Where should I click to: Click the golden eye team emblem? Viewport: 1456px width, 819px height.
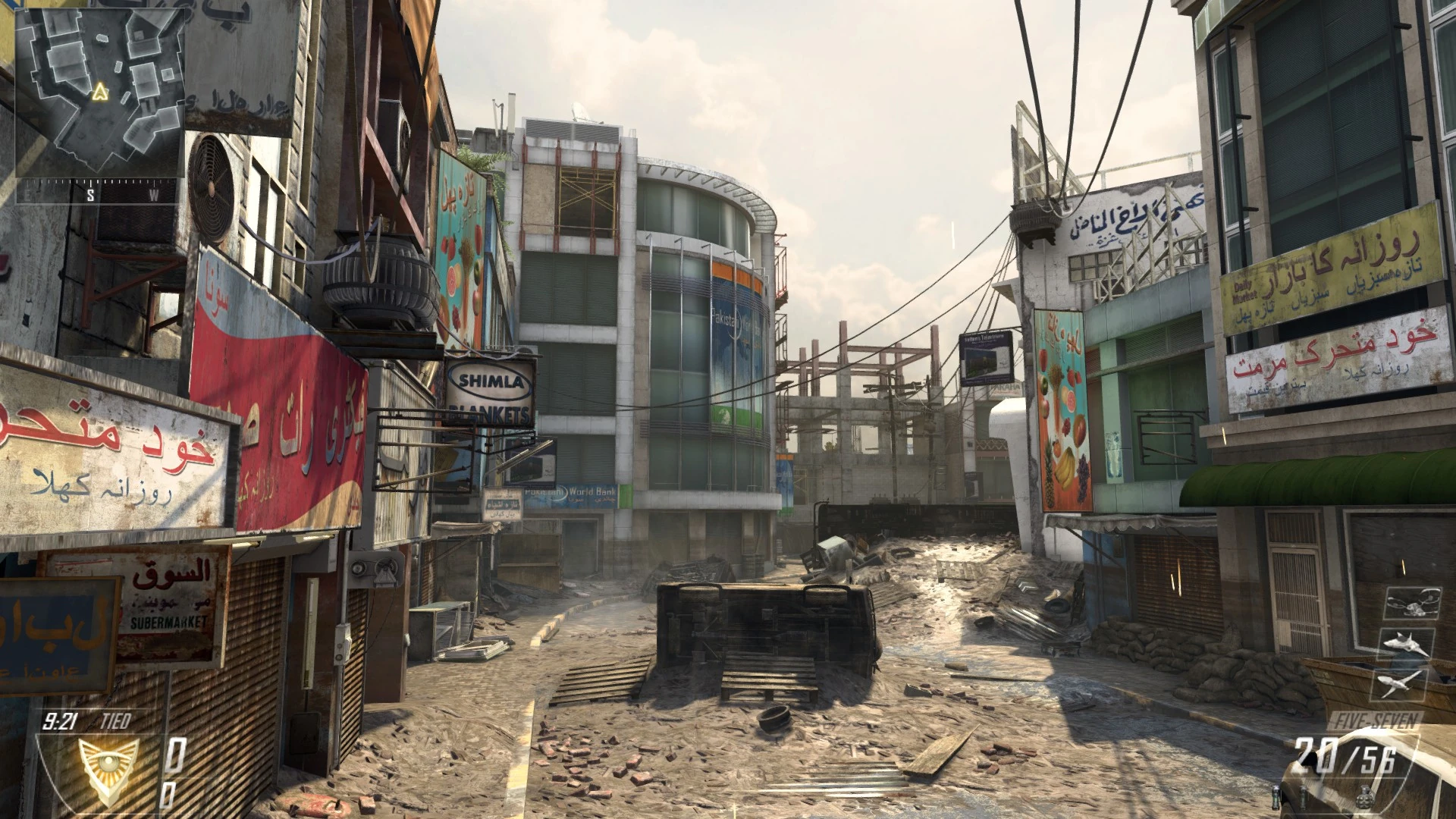point(108,770)
